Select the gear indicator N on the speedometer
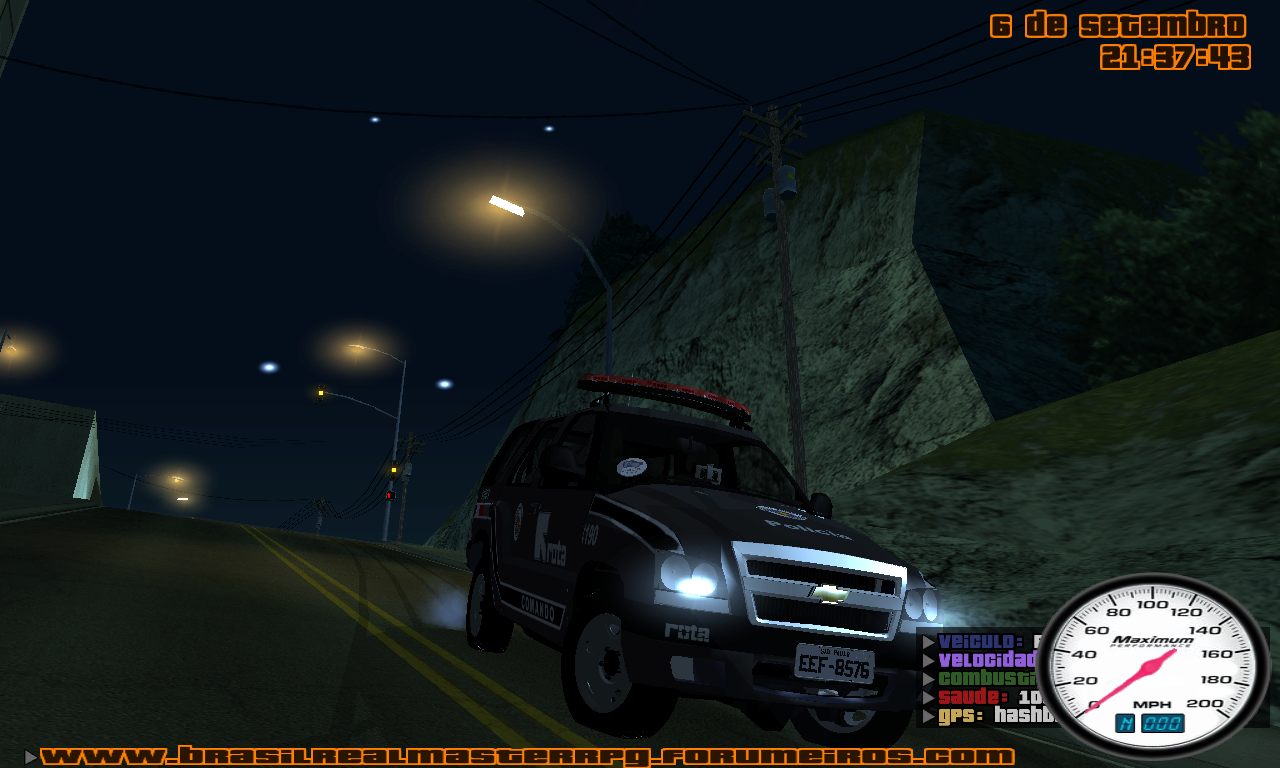The image size is (1280, 768). (x=1125, y=721)
